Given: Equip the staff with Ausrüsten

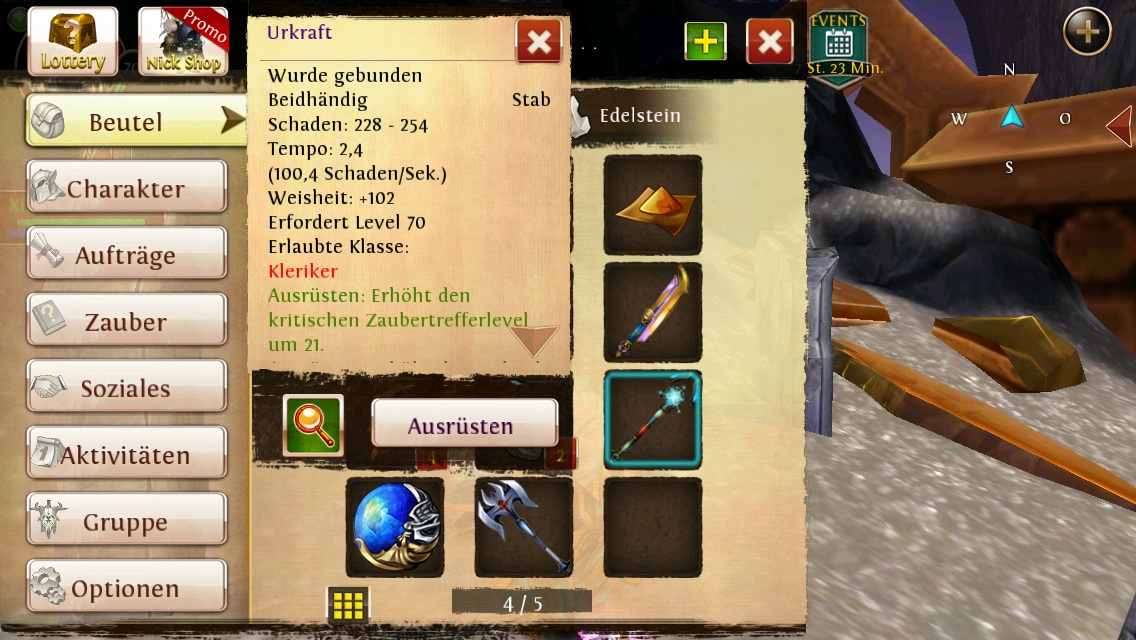Looking at the screenshot, I should (464, 424).
